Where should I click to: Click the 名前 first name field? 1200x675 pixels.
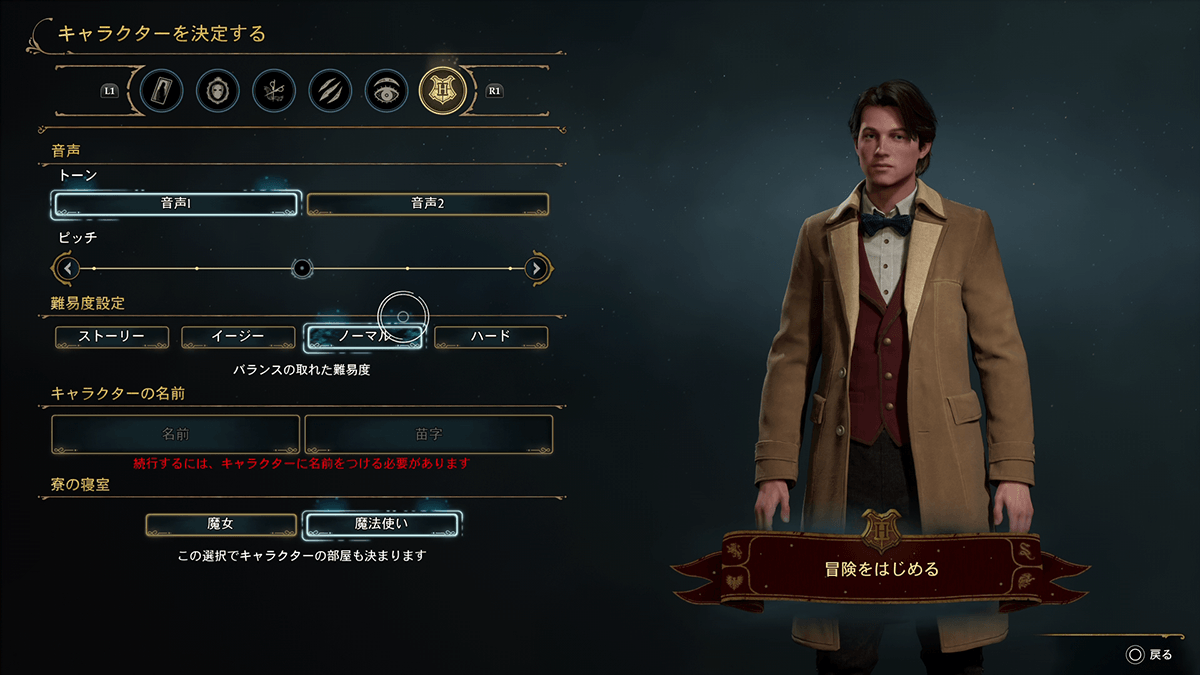[176, 435]
